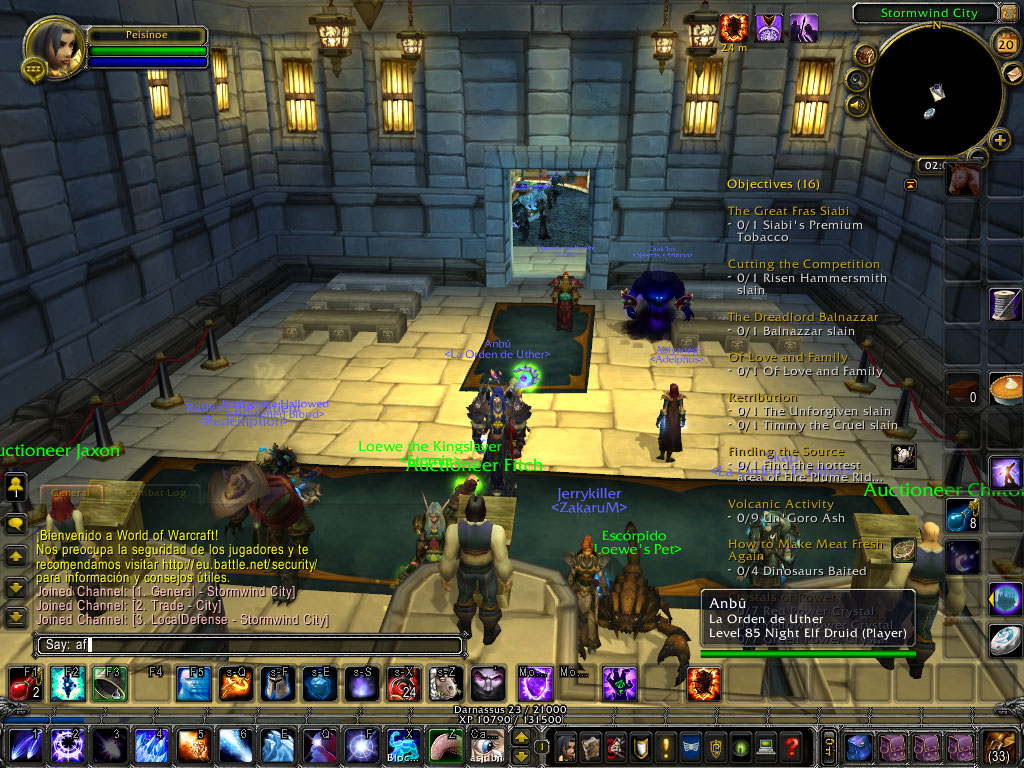Collapse the Objectives tracker
The height and width of the screenshot is (768, 1024).
click(x=910, y=185)
